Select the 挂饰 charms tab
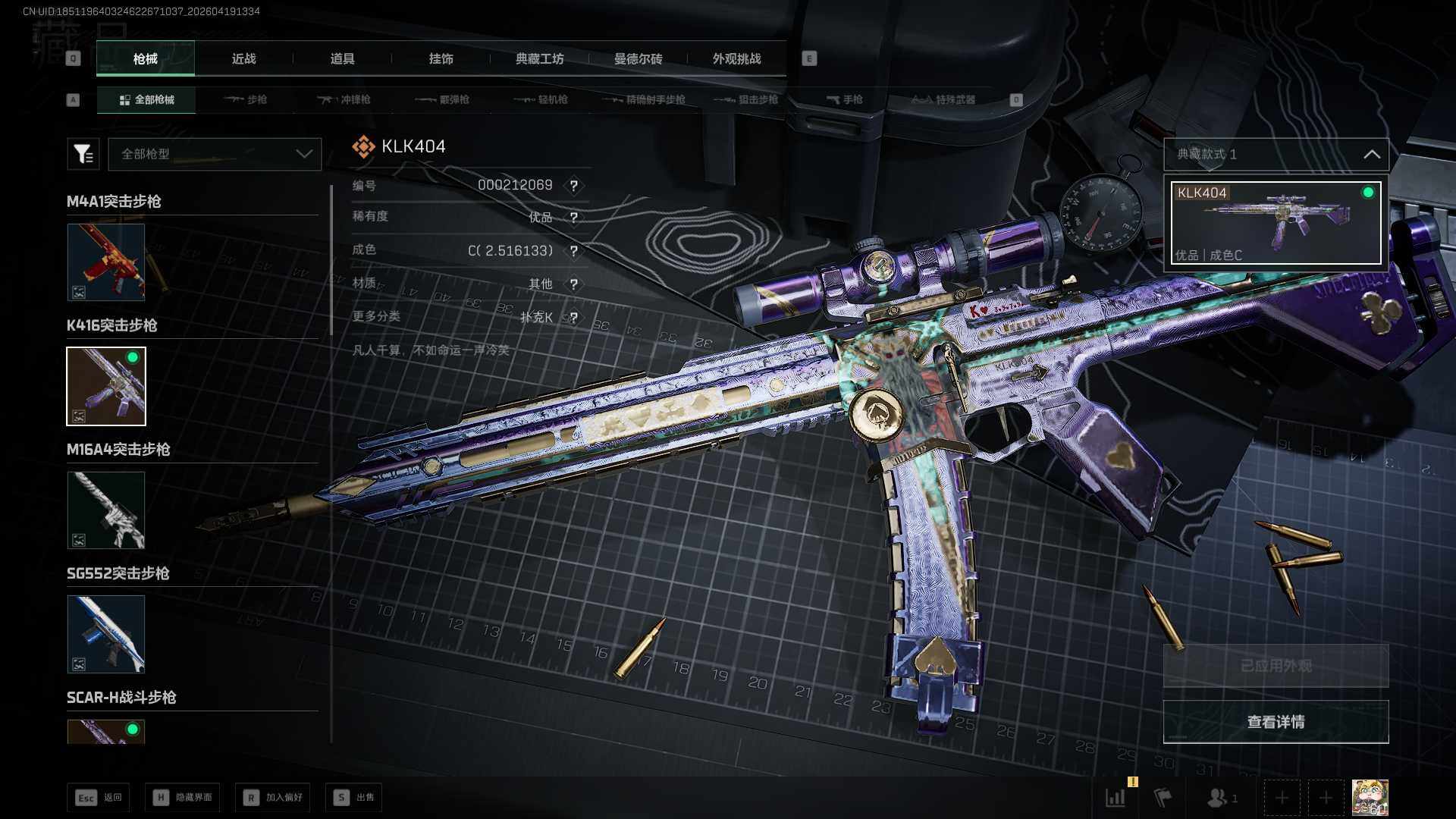 [441, 59]
